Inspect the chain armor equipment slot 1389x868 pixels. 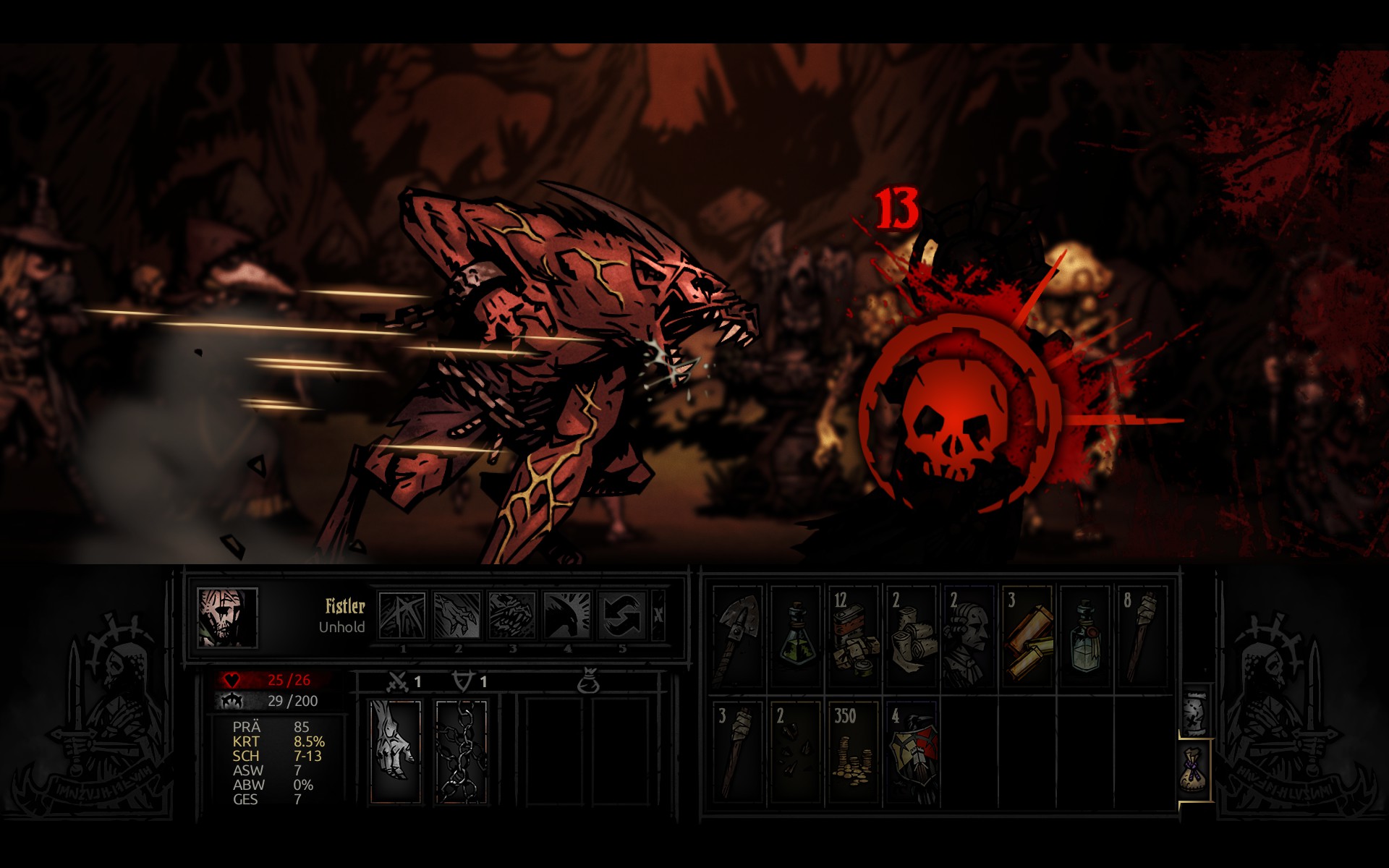[x=462, y=751]
